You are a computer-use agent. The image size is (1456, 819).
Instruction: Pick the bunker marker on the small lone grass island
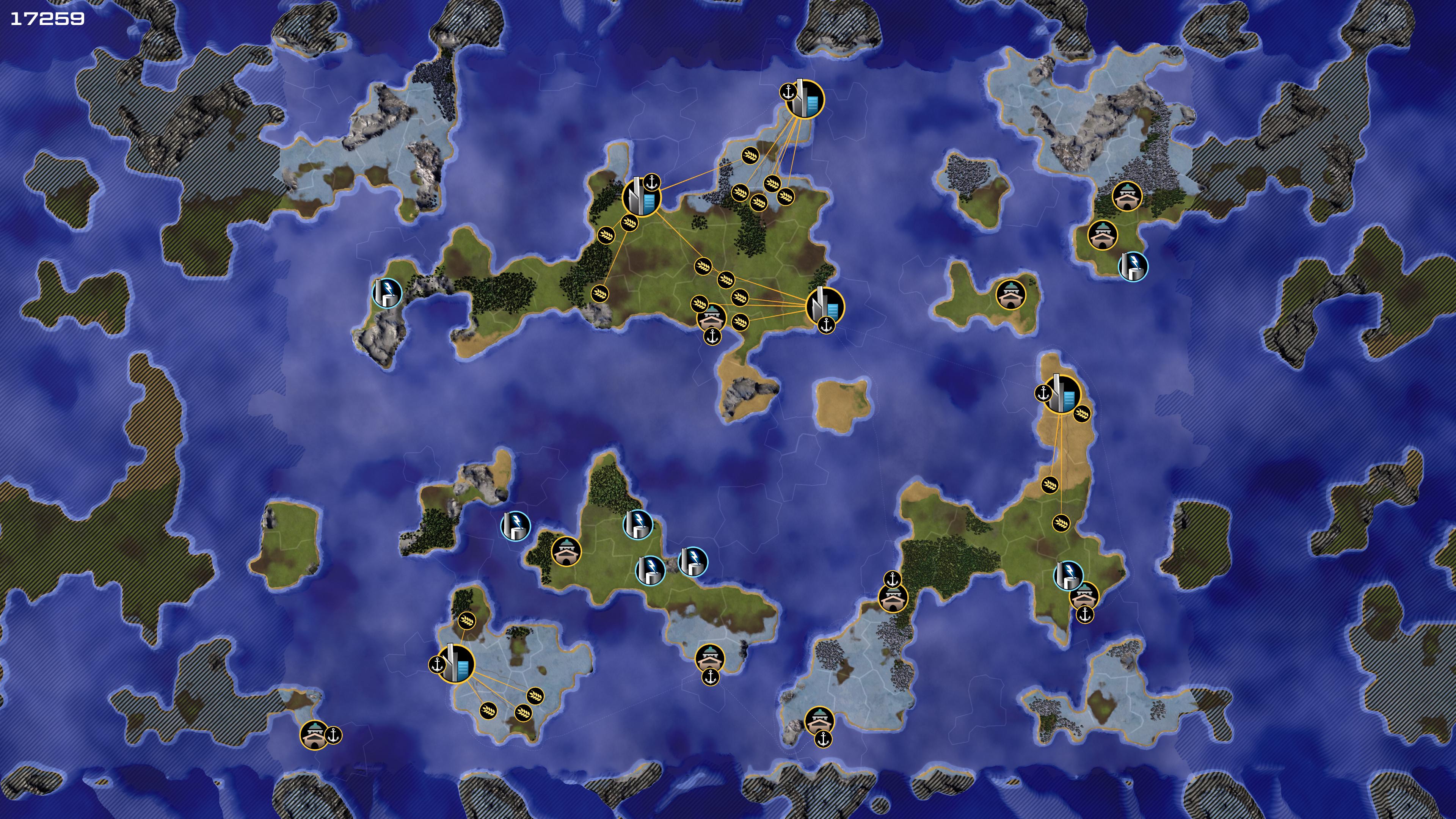(1010, 295)
